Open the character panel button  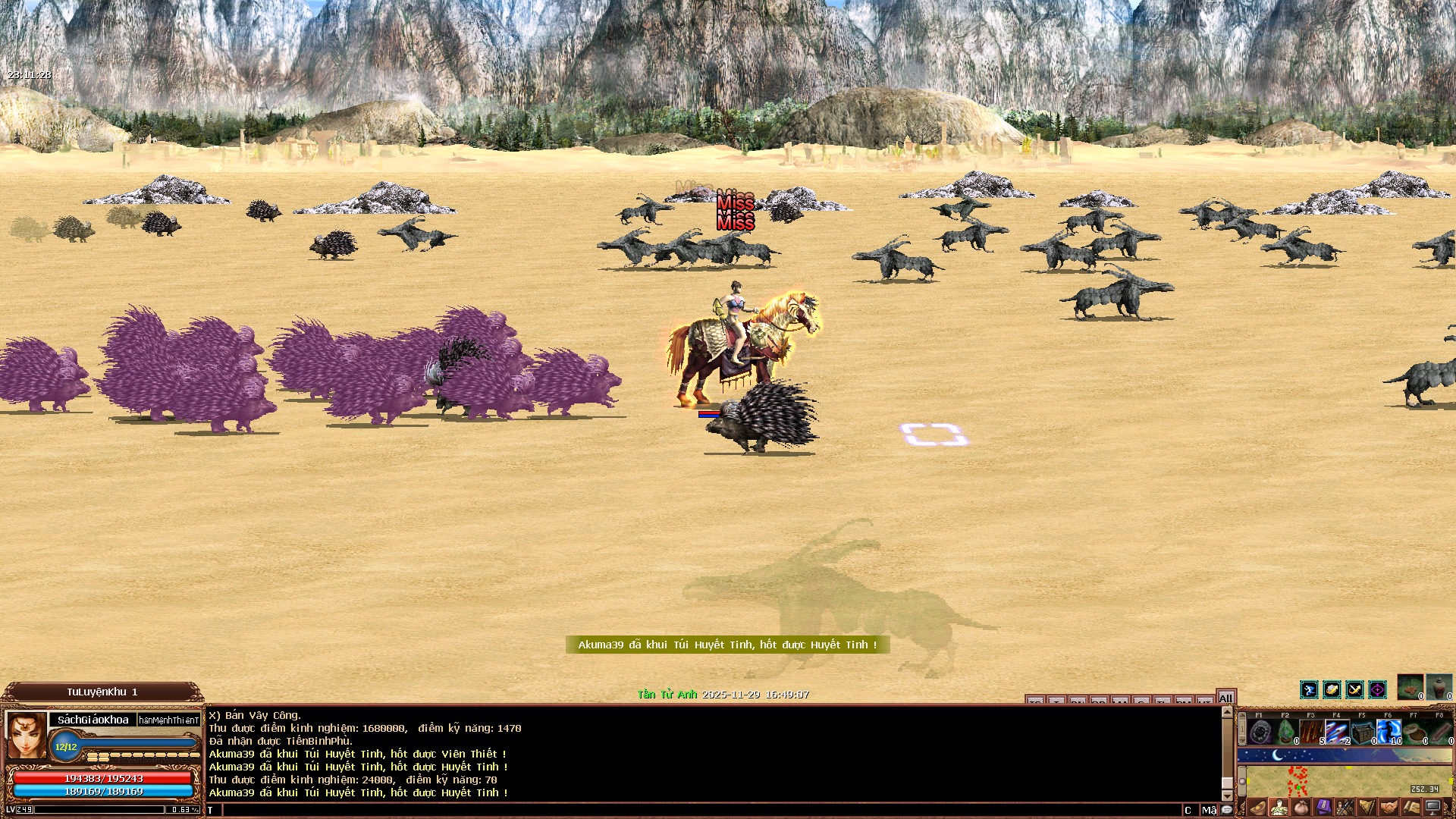point(1279,808)
